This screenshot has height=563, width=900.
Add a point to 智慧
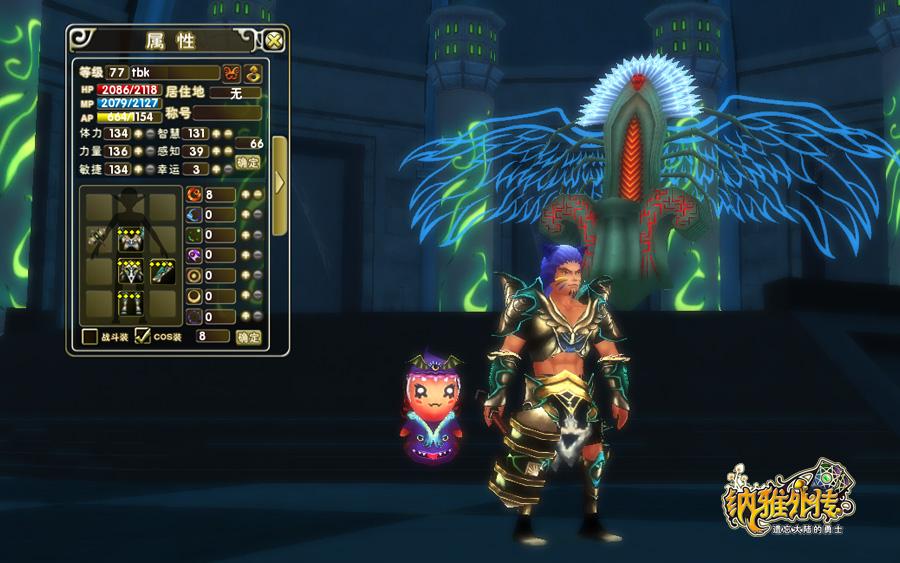pos(215,133)
